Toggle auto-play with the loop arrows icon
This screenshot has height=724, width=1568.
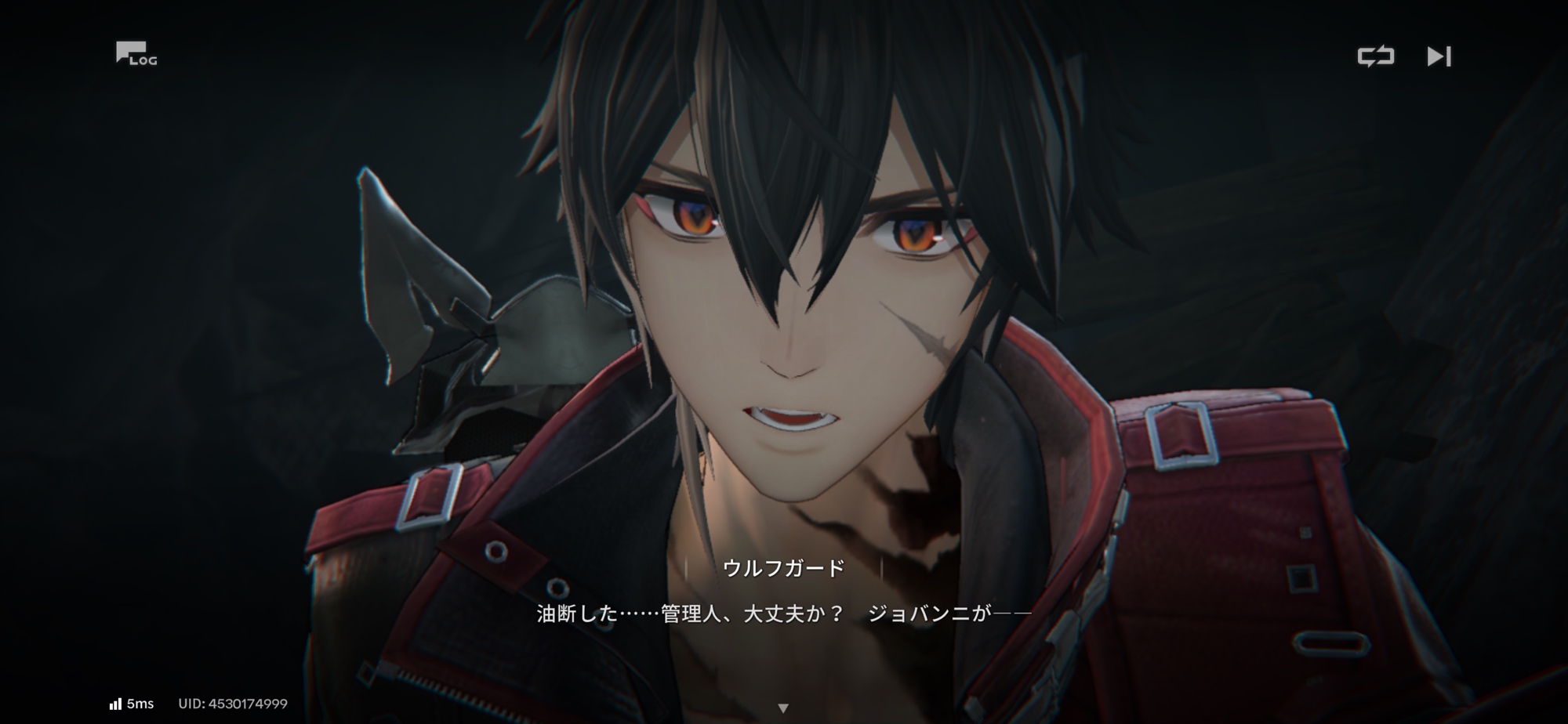point(1376,56)
